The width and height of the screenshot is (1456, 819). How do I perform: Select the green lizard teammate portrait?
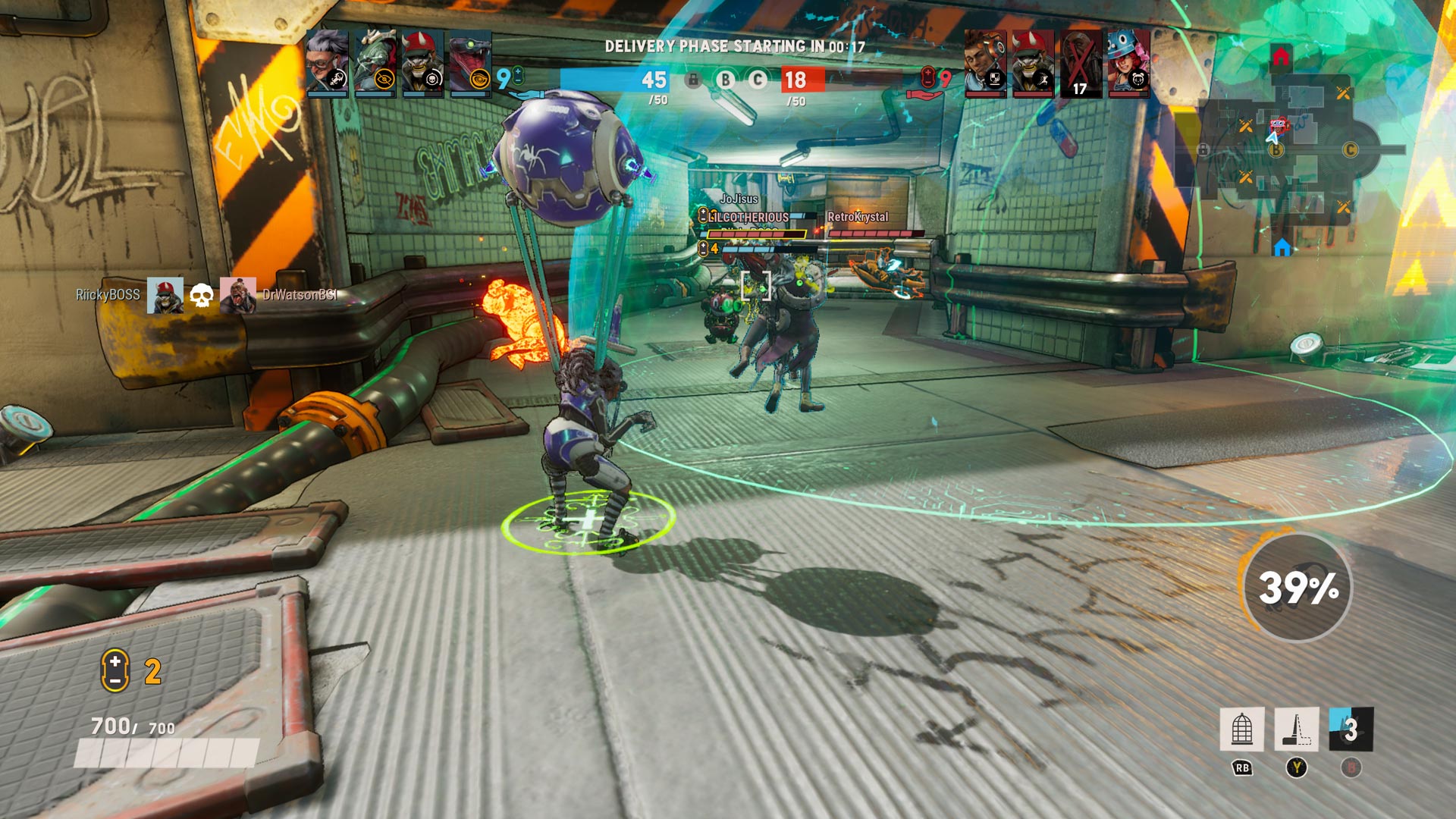[375, 62]
